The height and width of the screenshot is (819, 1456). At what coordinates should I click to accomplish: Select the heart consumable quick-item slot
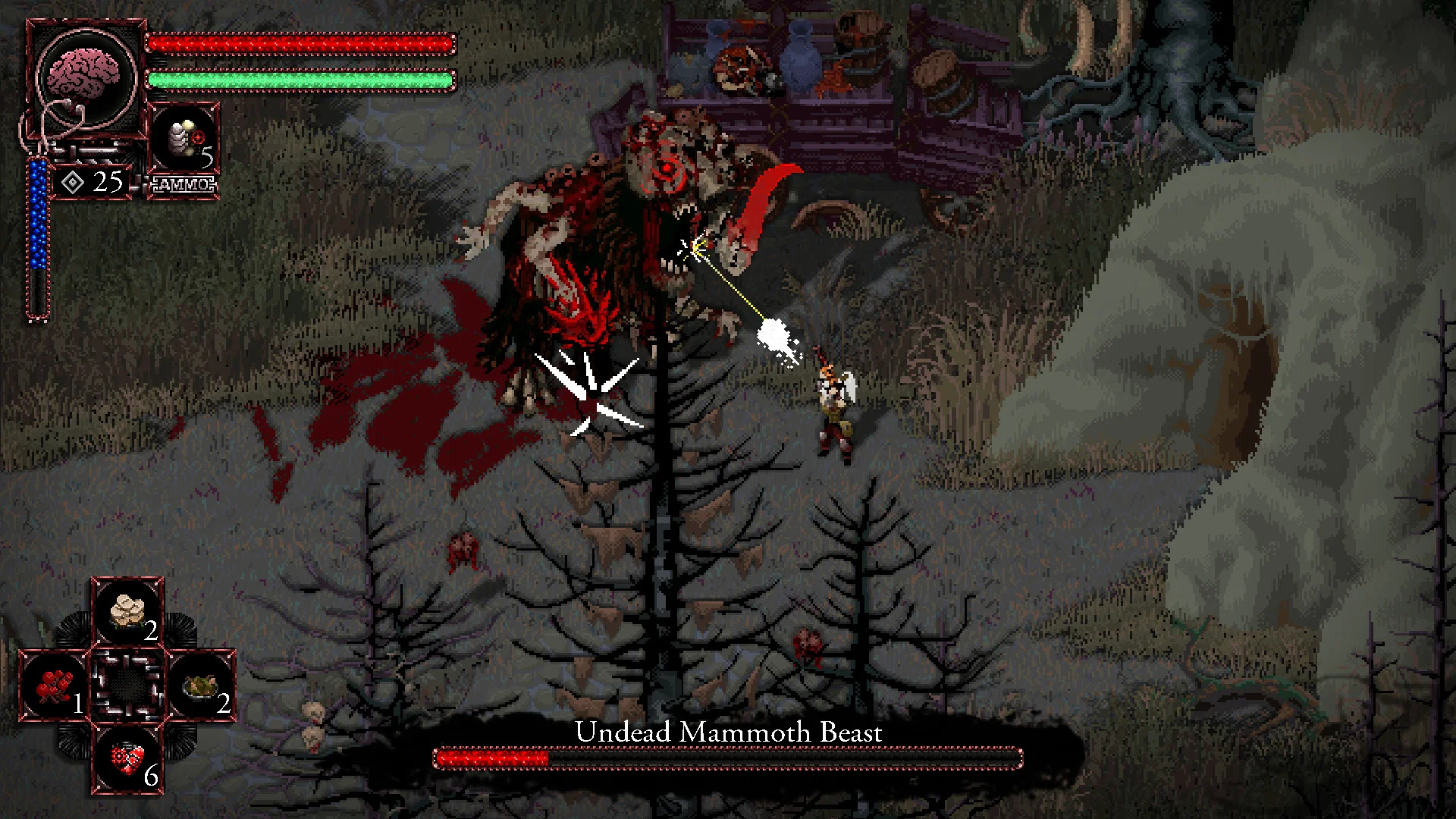127,756
